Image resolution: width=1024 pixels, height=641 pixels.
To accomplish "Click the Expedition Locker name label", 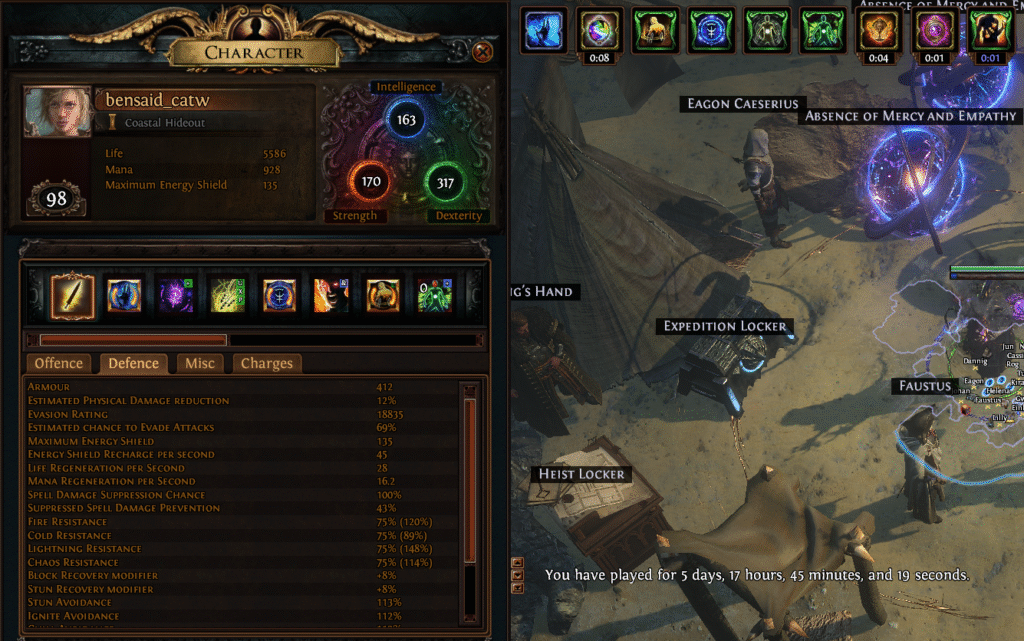I will 725,326.
